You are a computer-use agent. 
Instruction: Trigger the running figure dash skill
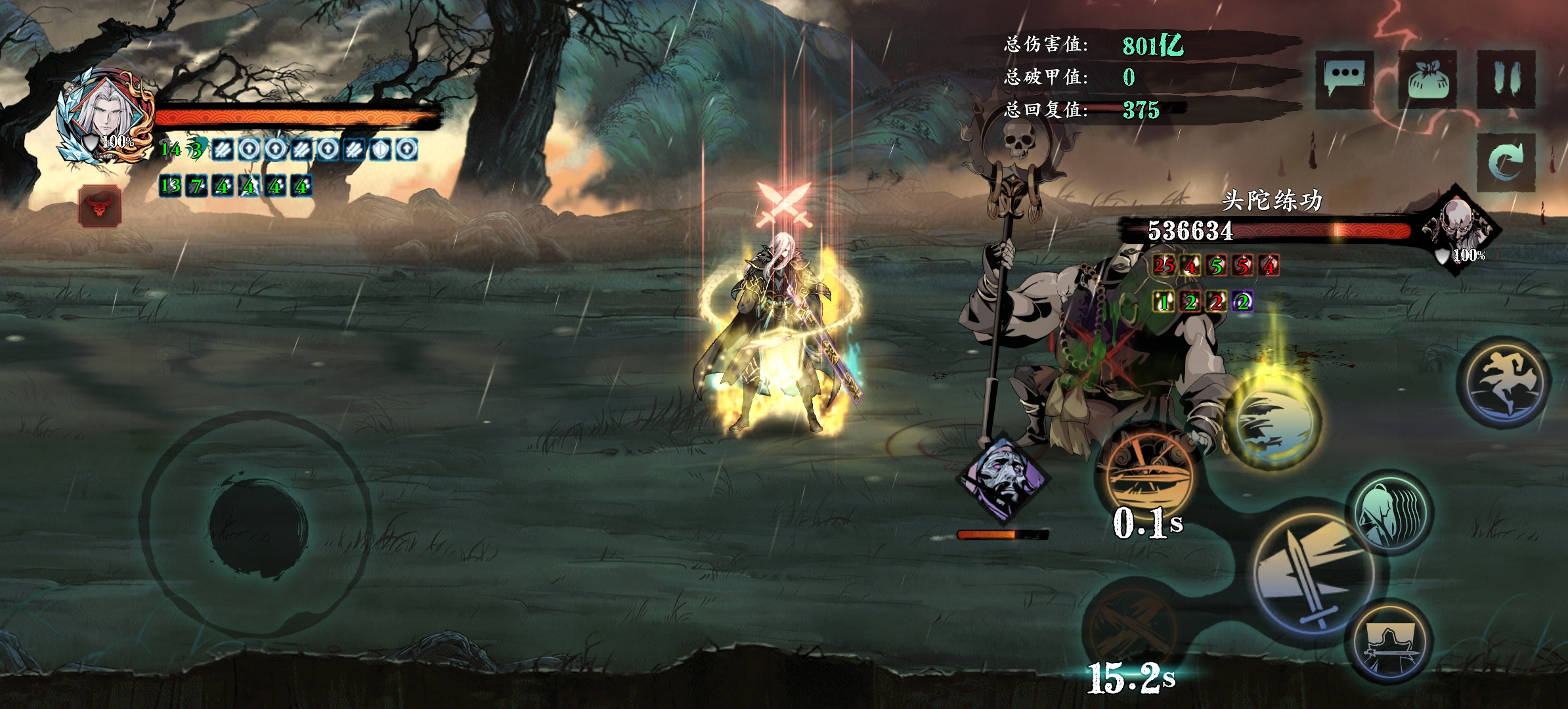coord(1504,382)
